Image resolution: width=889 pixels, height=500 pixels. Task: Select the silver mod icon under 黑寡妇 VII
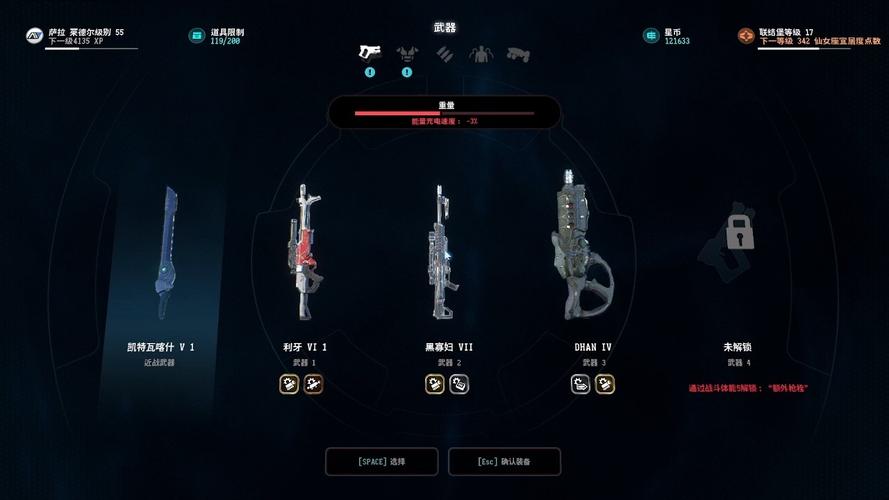click(459, 384)
